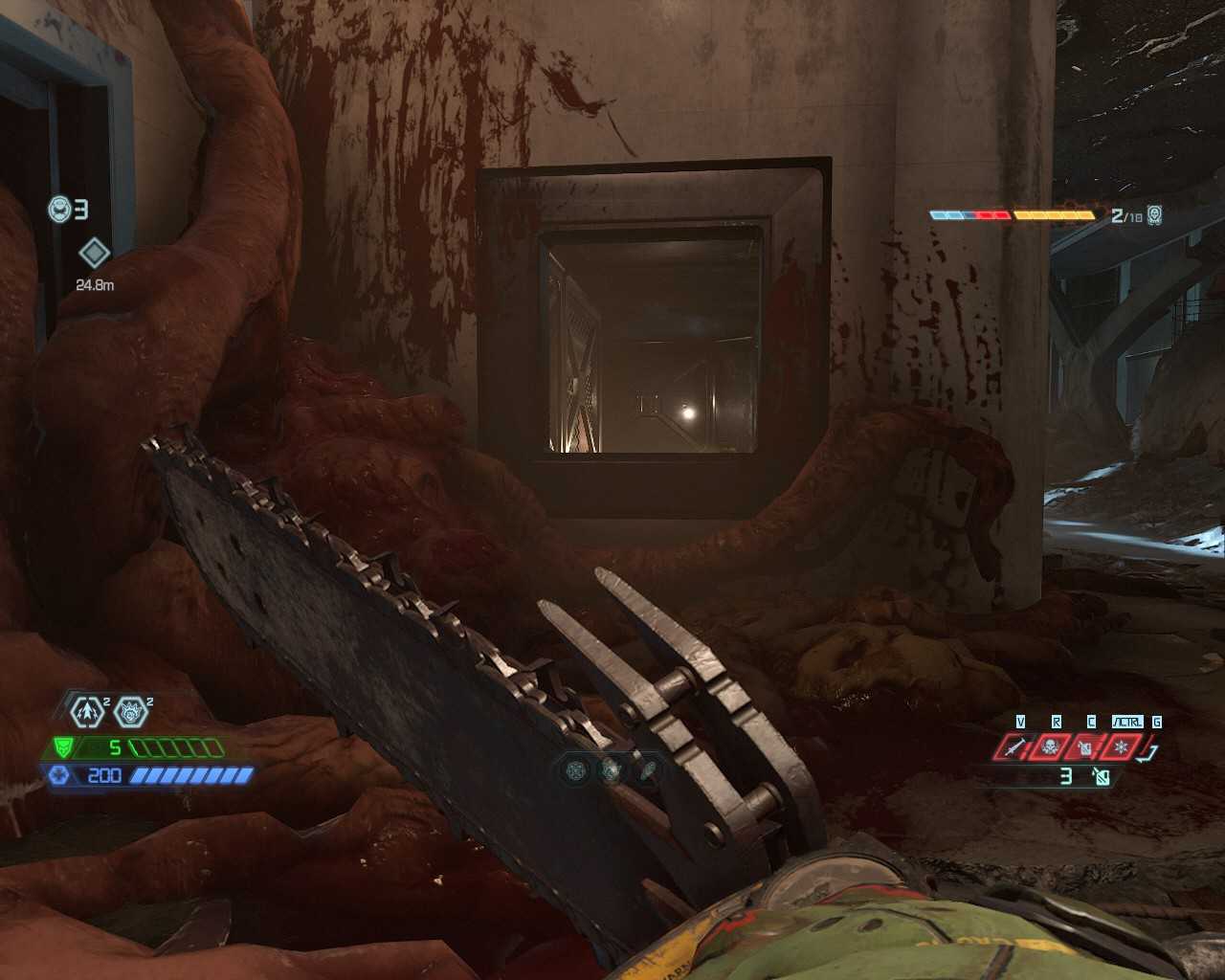
Task: Click the green armor shield icon
Action: point(63,747)
